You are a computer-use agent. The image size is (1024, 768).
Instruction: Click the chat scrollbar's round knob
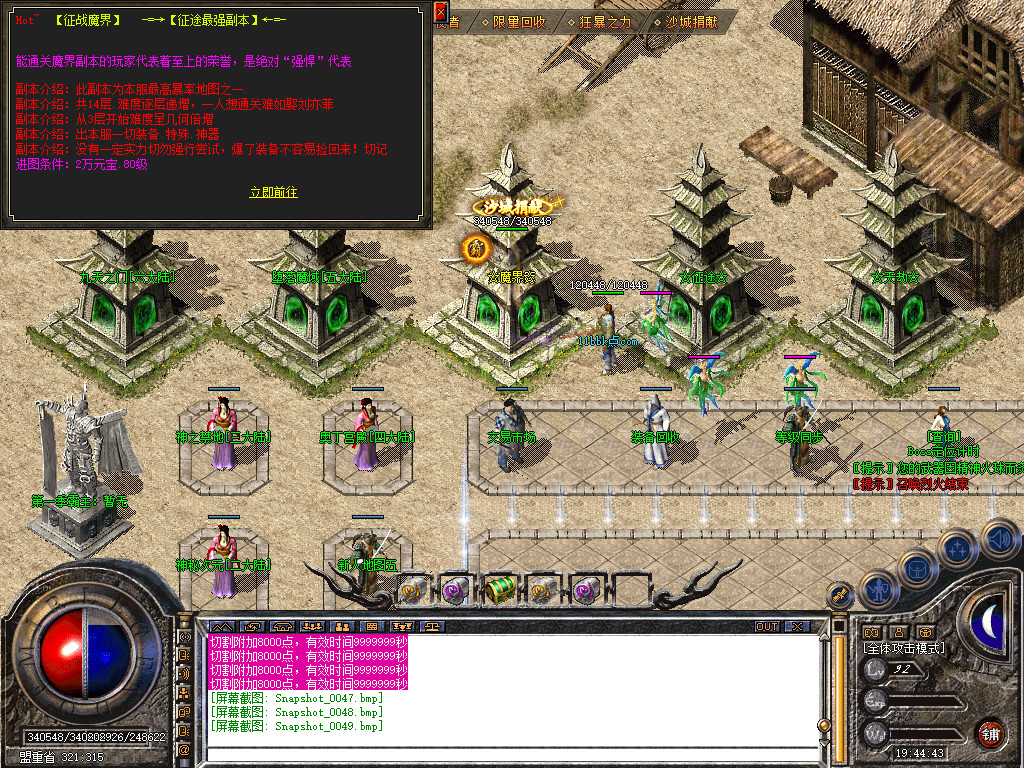824,726
